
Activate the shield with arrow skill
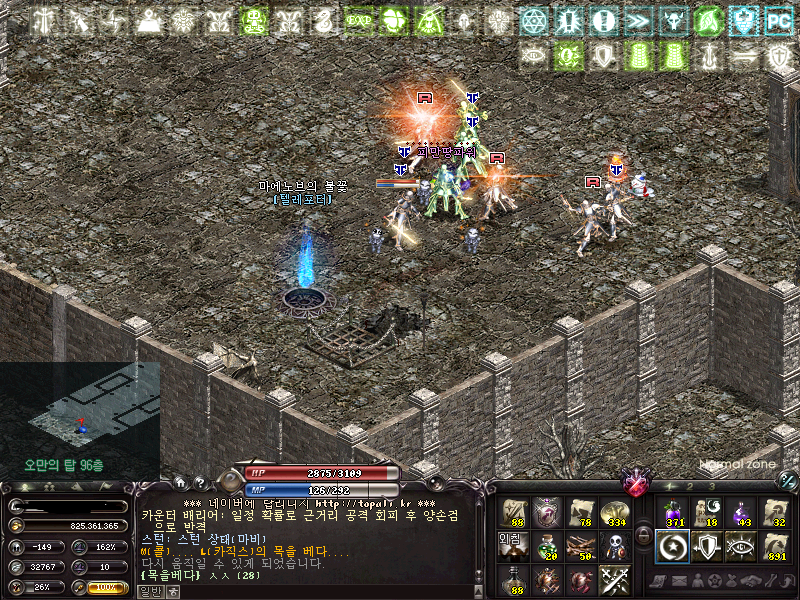[x=706, y=546]
